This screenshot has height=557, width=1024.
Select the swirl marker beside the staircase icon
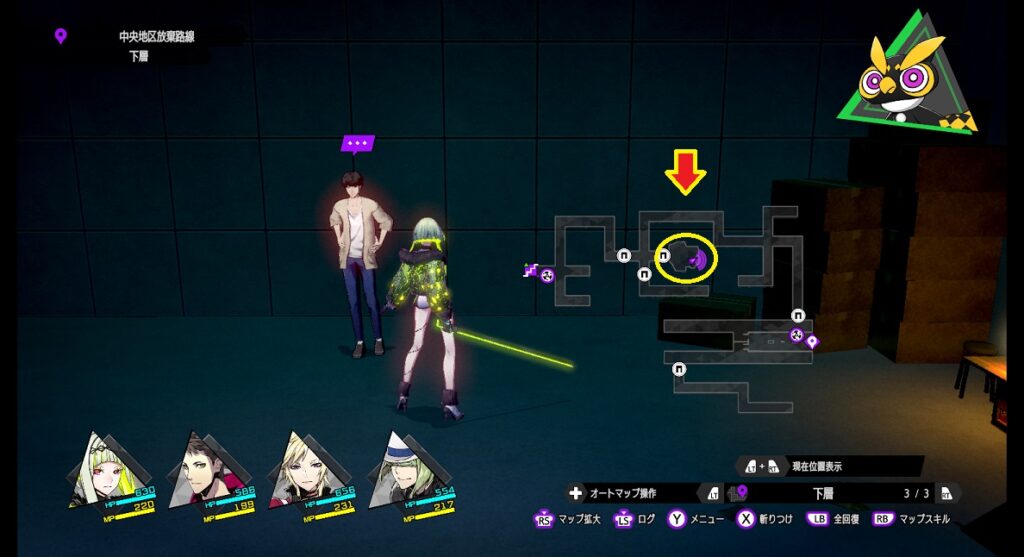tap(548, 275)
